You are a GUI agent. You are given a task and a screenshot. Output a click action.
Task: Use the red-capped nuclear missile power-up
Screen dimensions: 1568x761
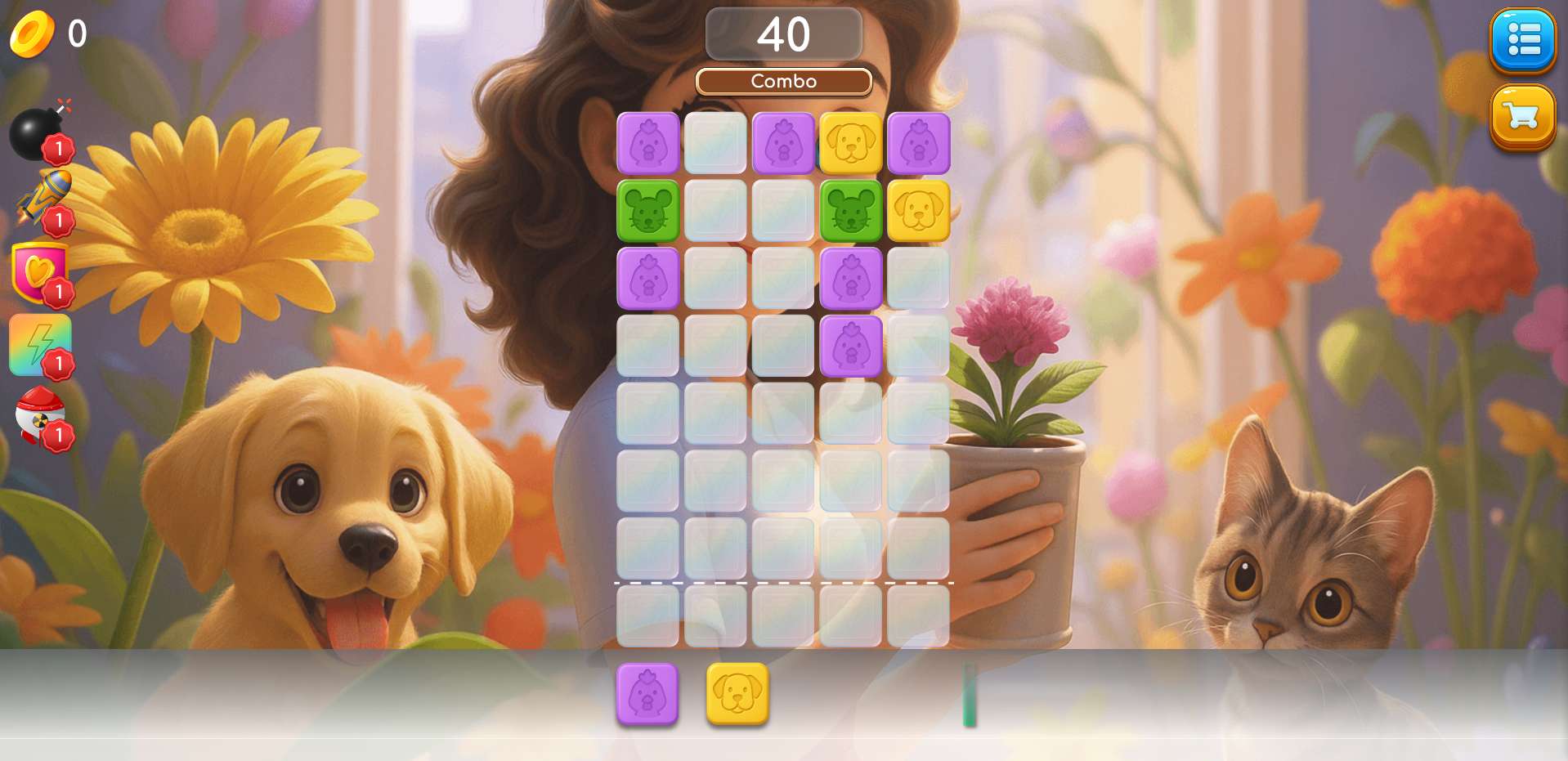[x=41, y=416]
